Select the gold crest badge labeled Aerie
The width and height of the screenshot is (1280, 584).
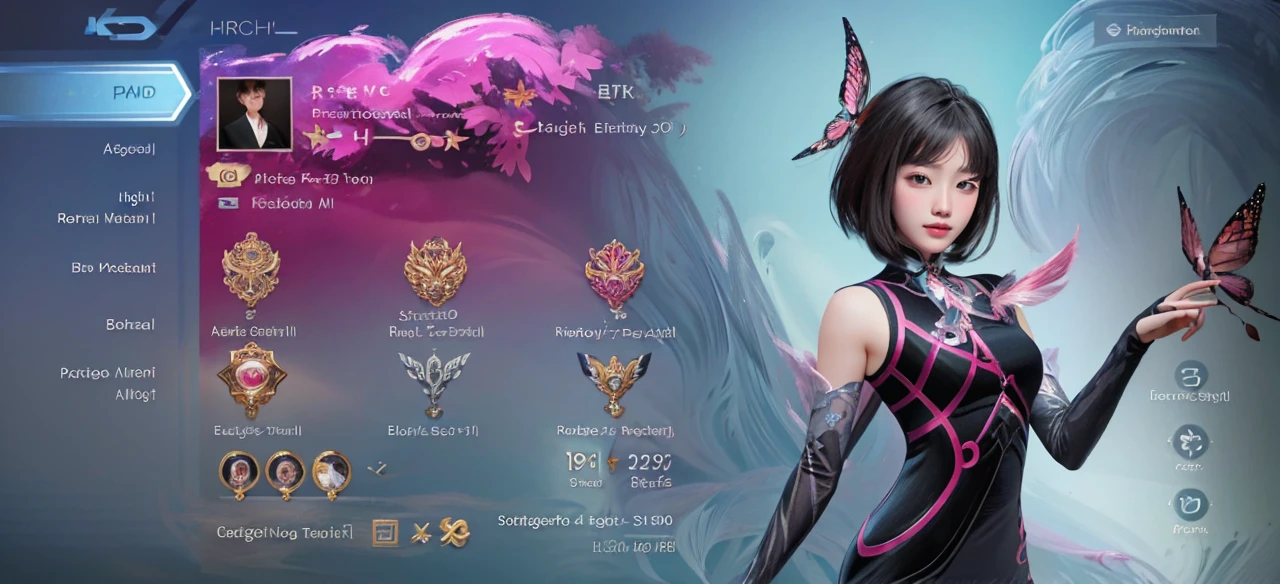point(251,268)
